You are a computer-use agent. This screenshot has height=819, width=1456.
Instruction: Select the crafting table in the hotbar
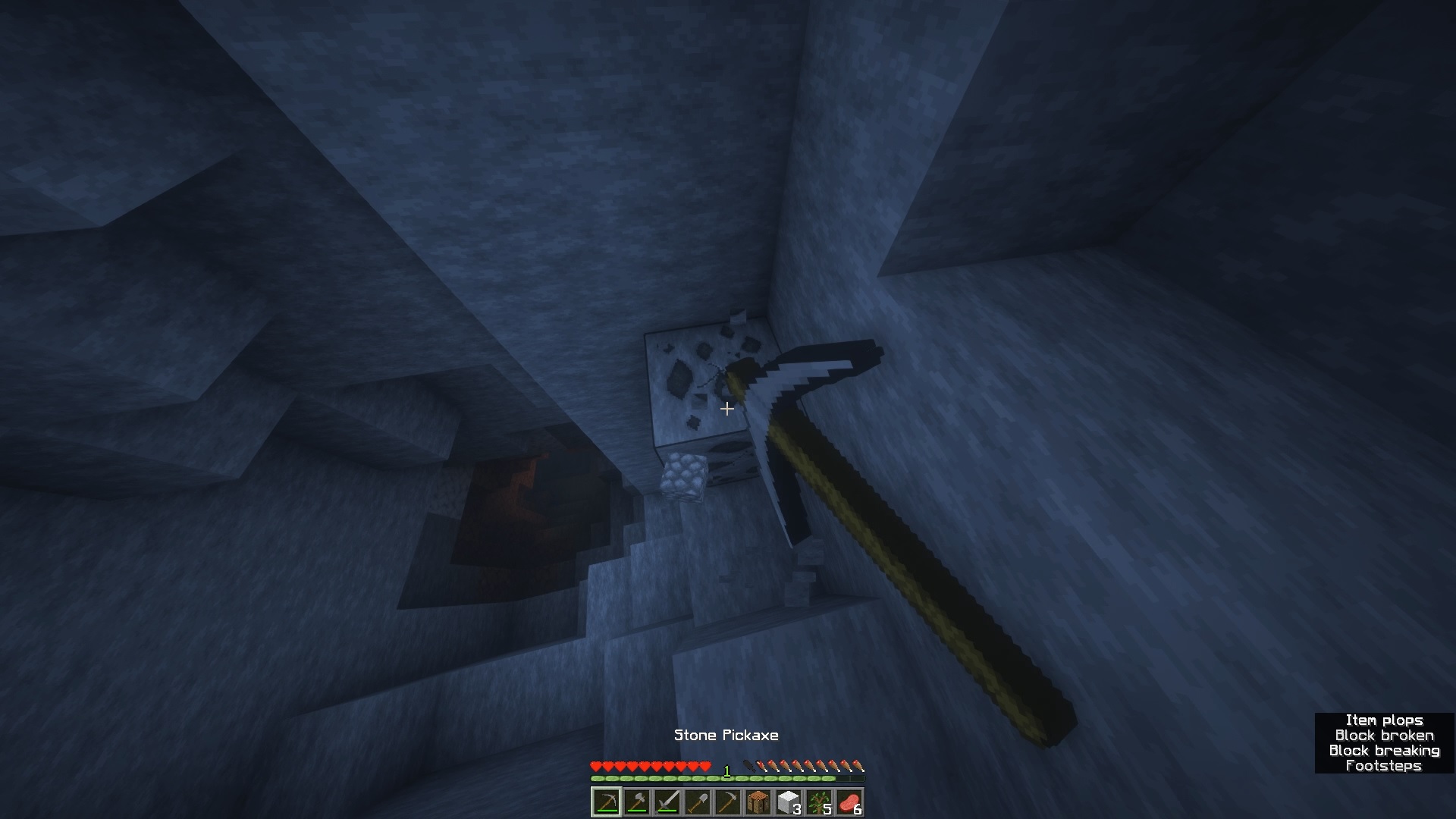[x=759, y=800]
